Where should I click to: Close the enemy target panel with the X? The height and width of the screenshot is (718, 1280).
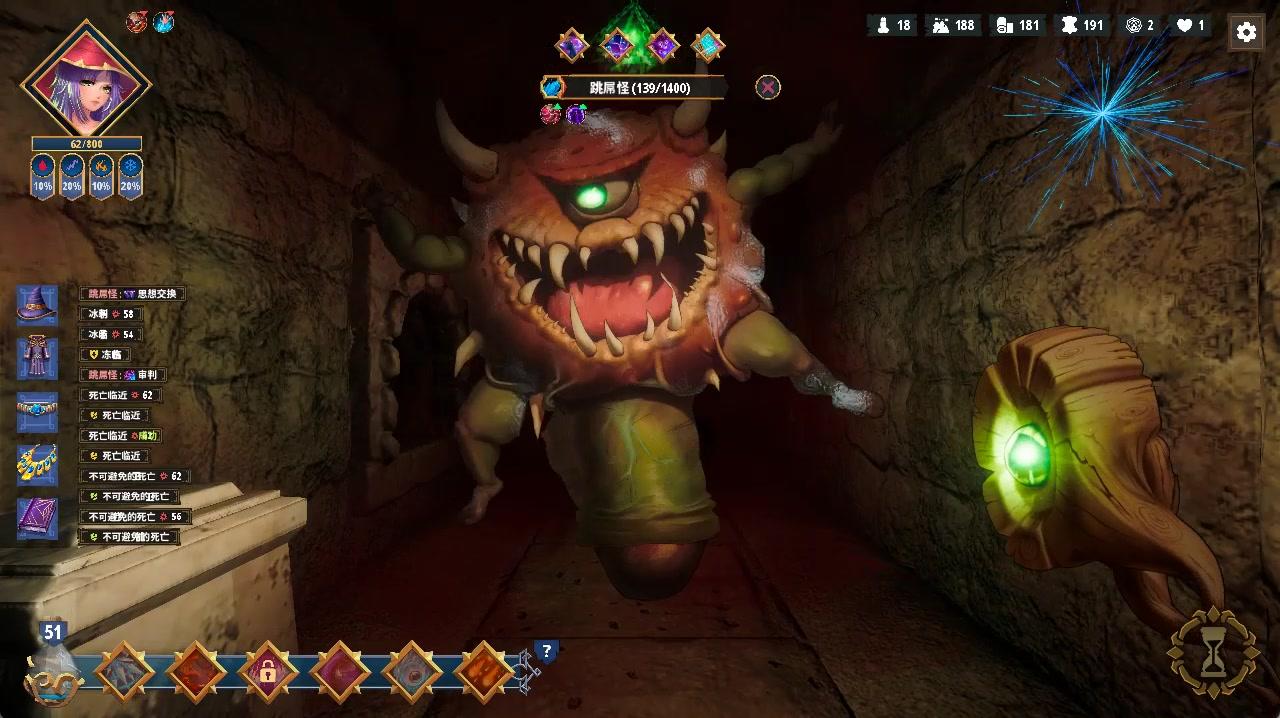coord(767,87)
